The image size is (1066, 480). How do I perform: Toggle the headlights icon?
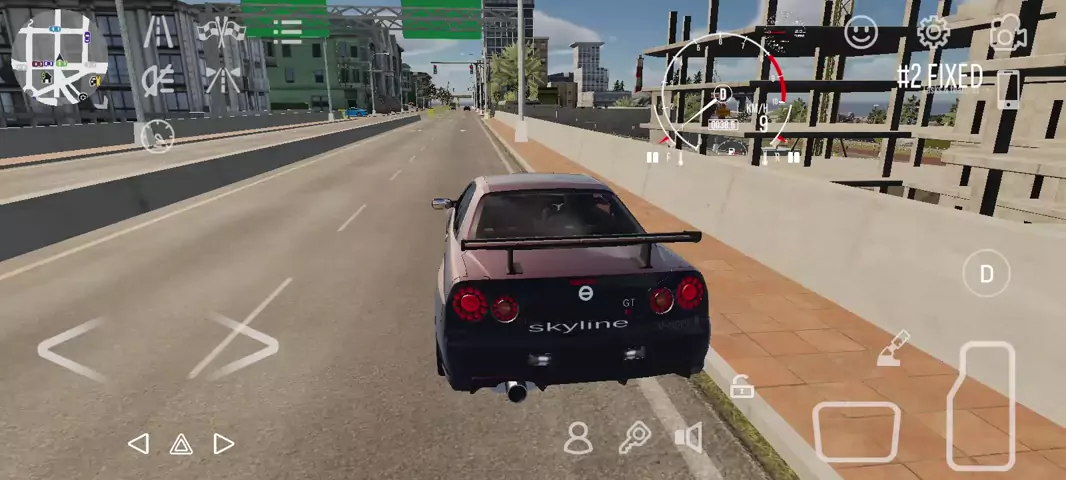pyautogui.click(x=157, y=79)
